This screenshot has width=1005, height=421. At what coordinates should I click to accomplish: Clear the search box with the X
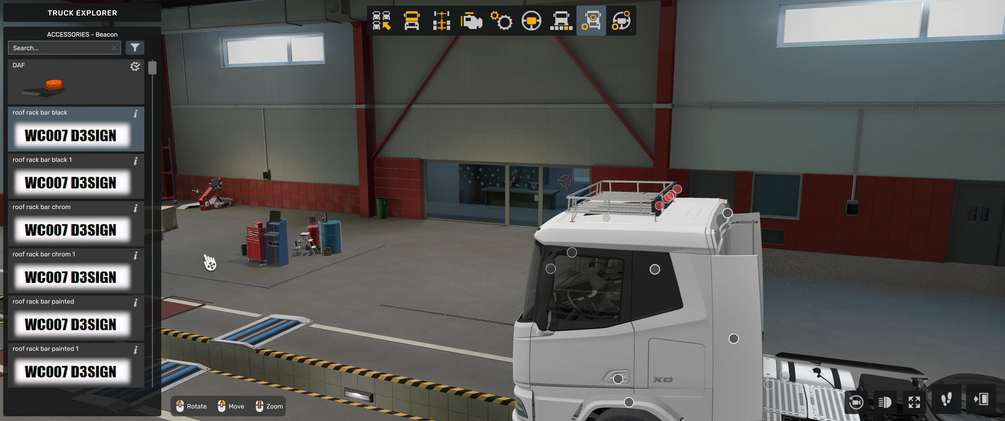(115, 47)
